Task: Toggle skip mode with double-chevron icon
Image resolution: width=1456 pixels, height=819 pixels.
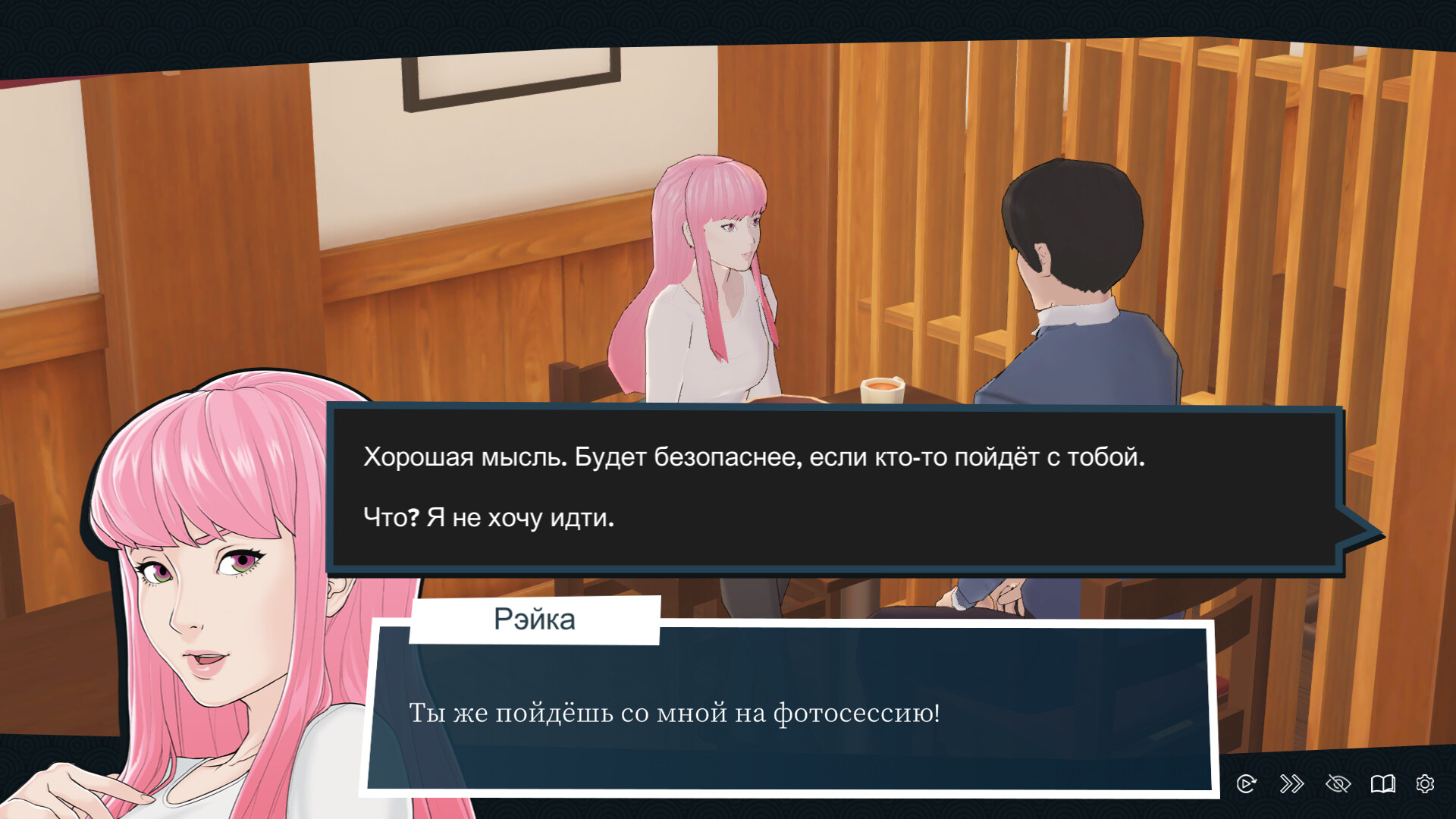Action: pos(1291,785)
